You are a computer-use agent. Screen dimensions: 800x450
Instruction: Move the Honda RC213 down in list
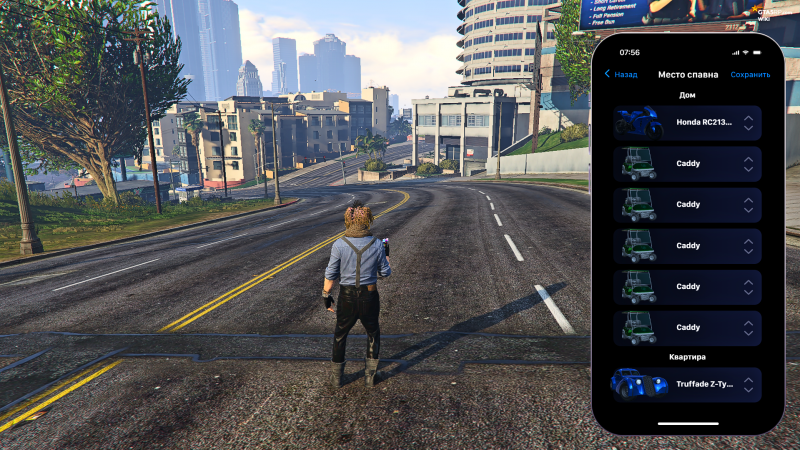748,128
